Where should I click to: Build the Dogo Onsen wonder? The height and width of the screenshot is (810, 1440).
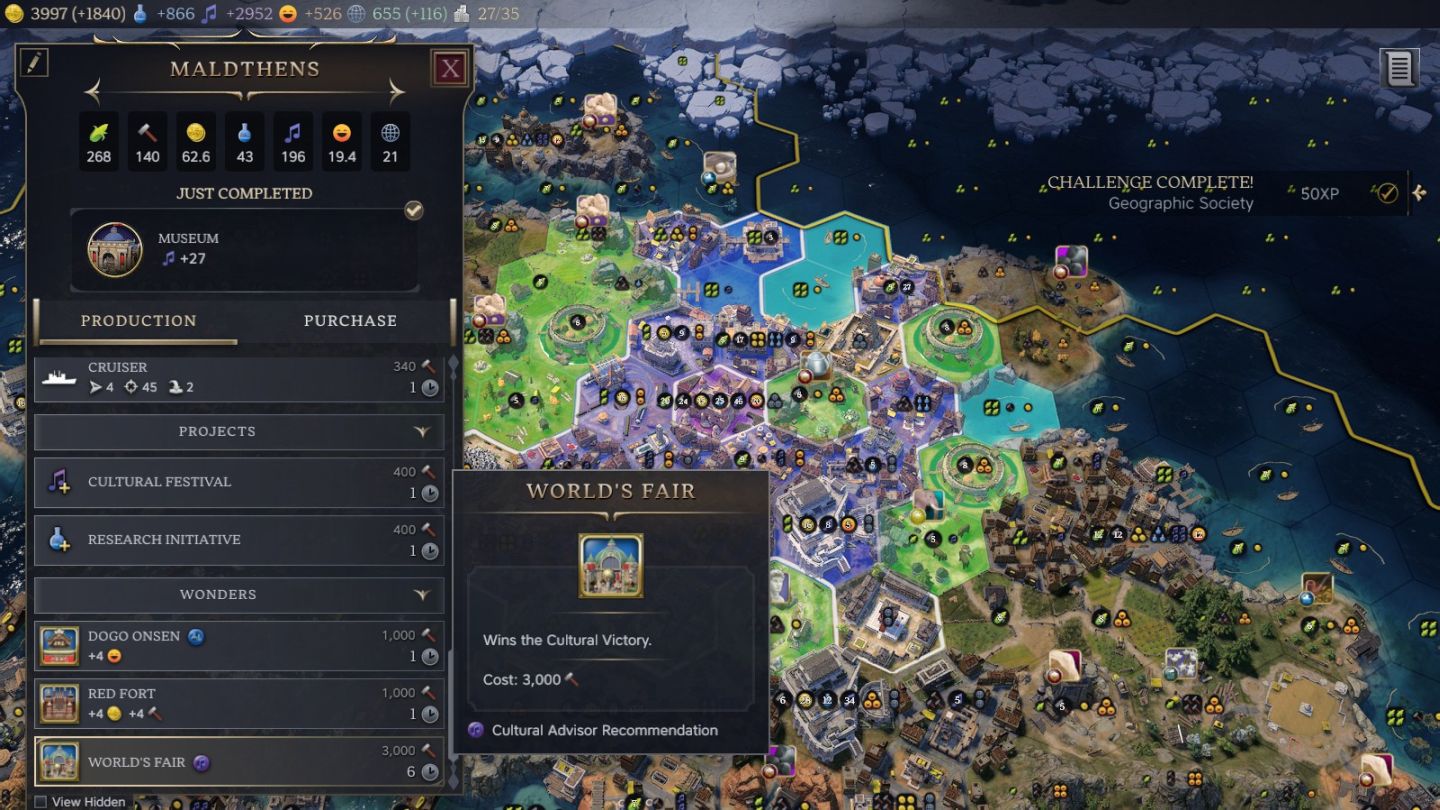[239, 646]
